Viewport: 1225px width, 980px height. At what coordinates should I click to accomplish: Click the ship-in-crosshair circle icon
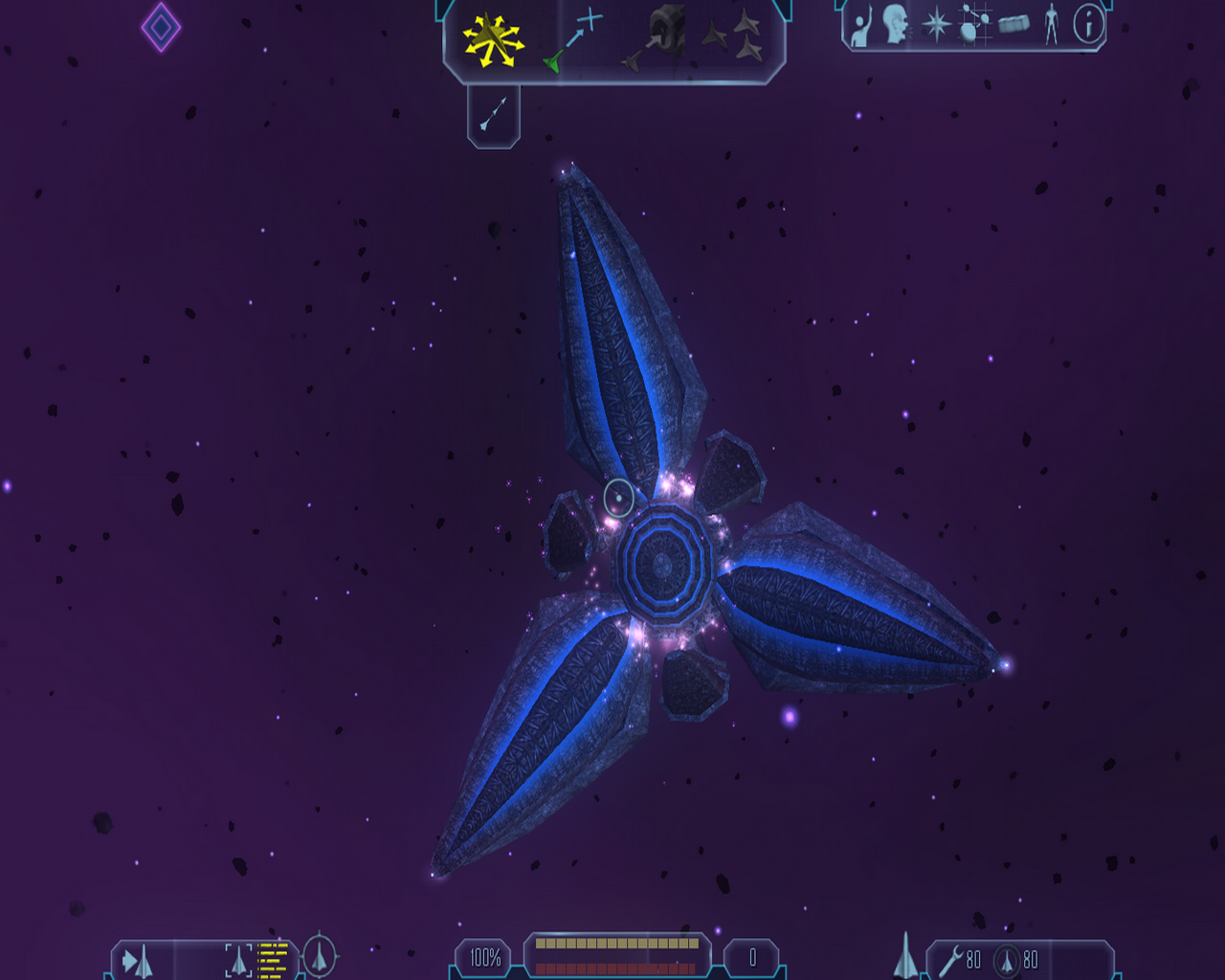[x=320, y=955]
